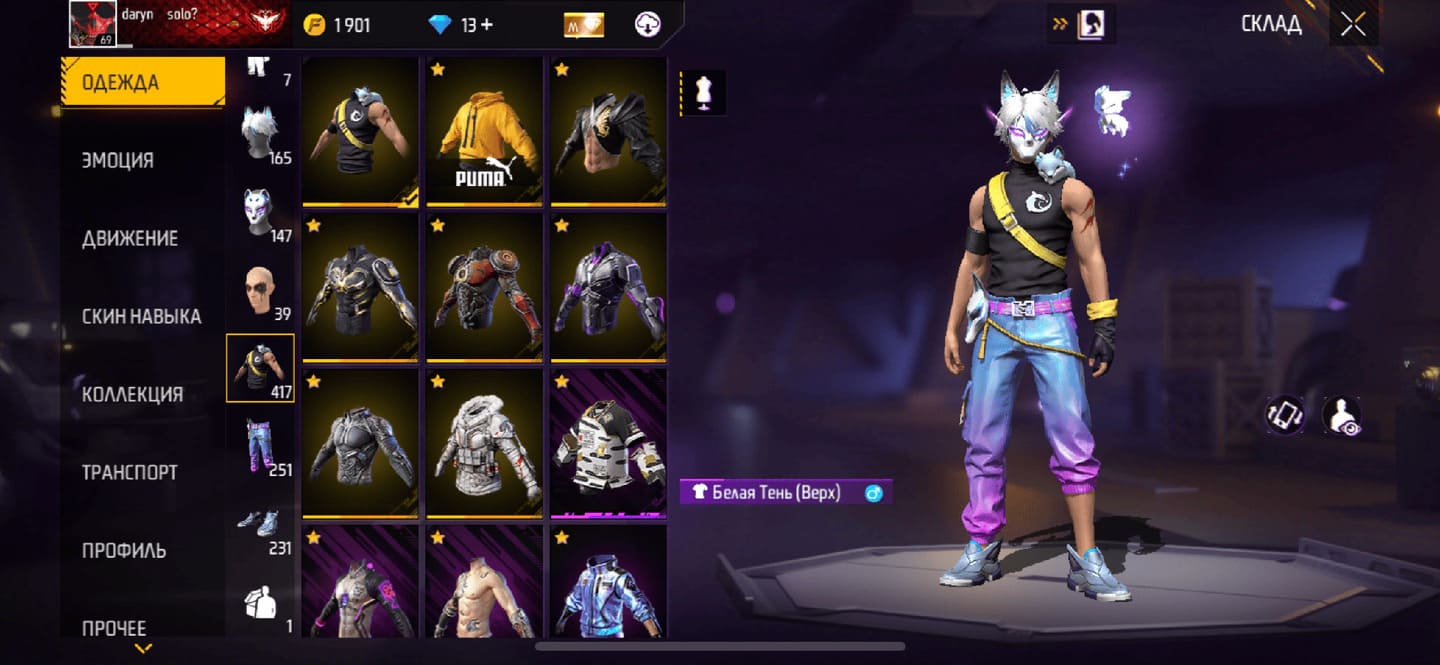Screen dimensions: 1440x665
Task: Select the pants subcategory icon
Action: point(260,446)
